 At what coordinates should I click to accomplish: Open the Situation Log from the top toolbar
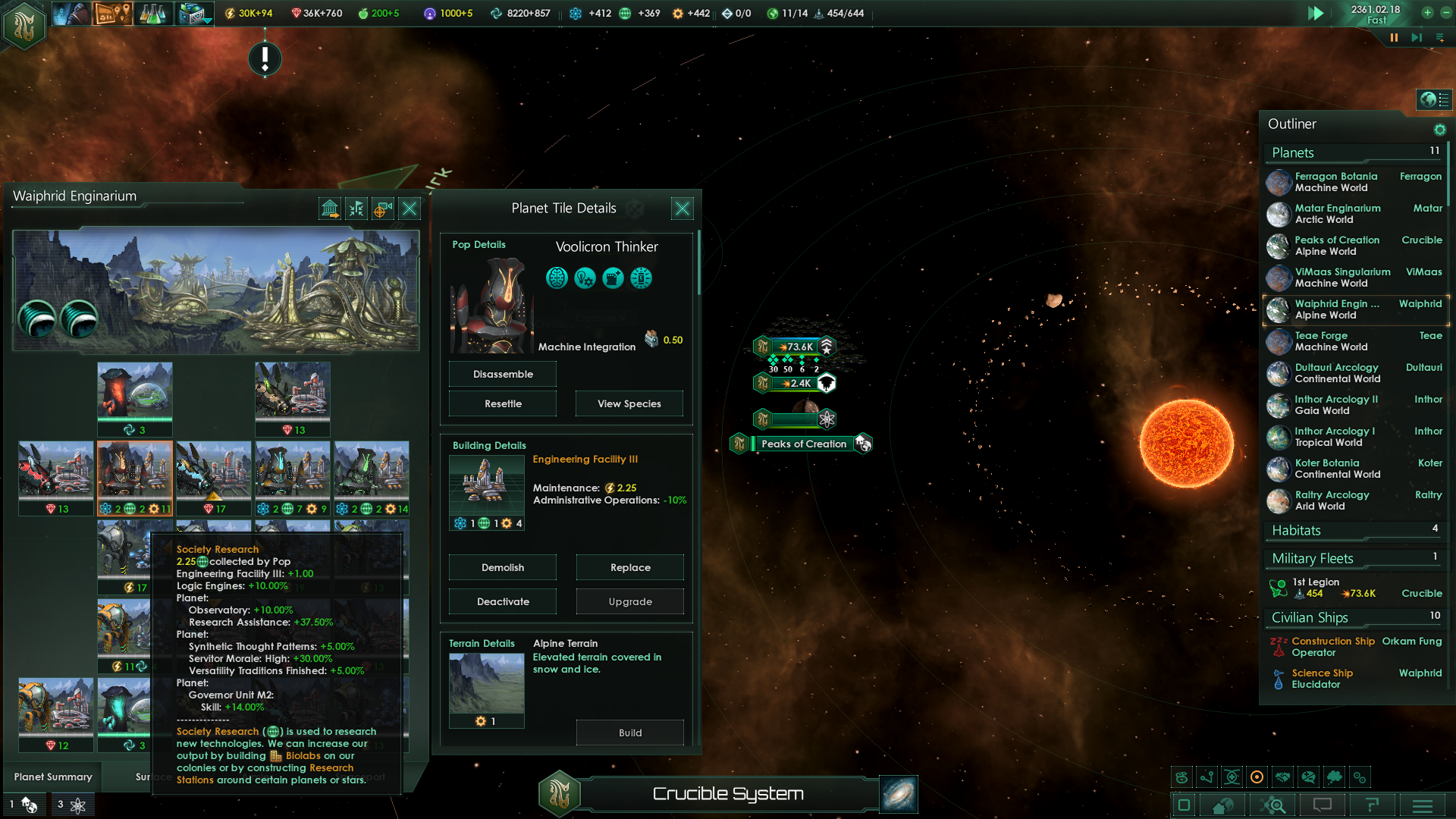point(112,13)
